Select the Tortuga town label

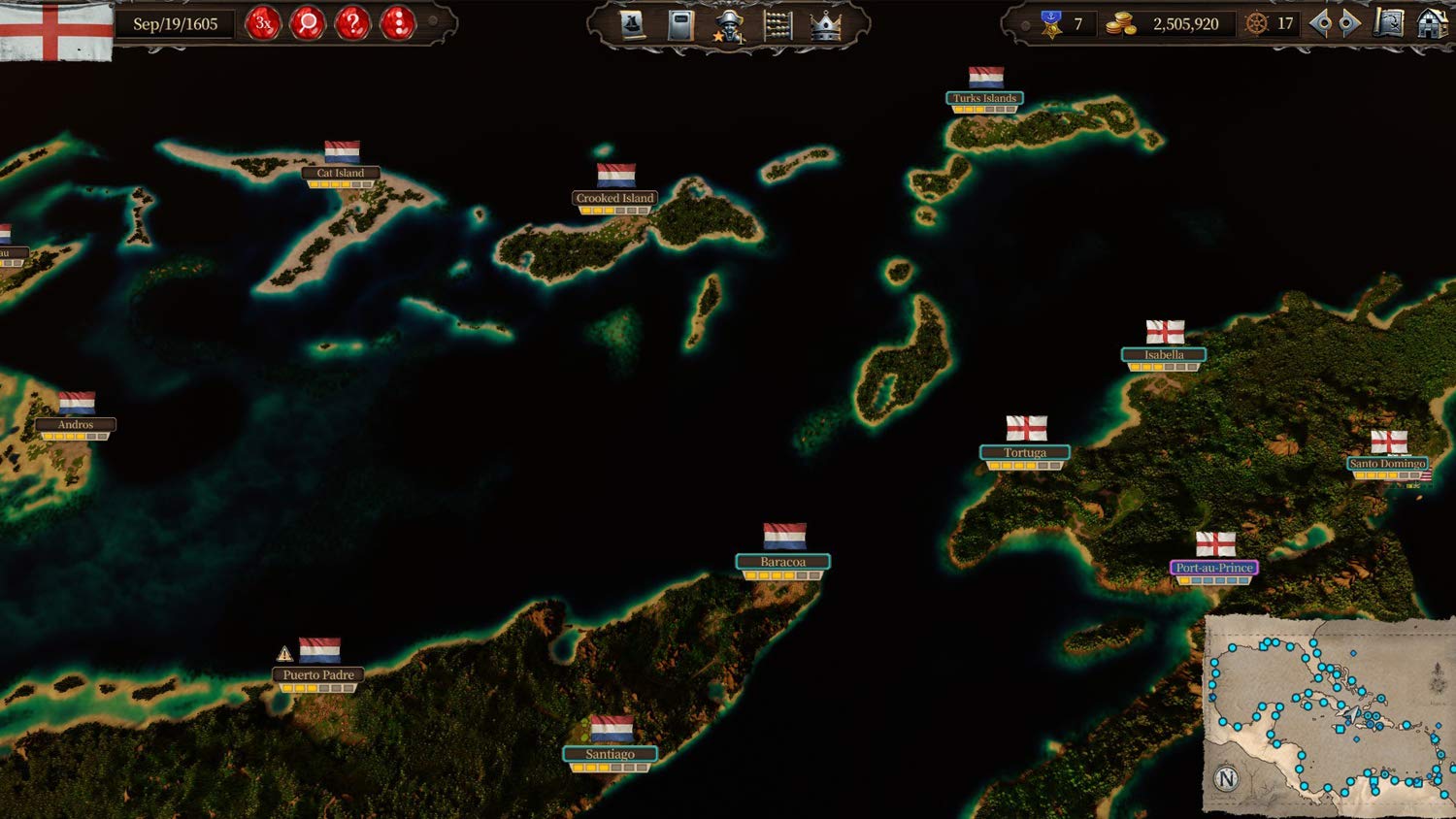[1025, 452]
